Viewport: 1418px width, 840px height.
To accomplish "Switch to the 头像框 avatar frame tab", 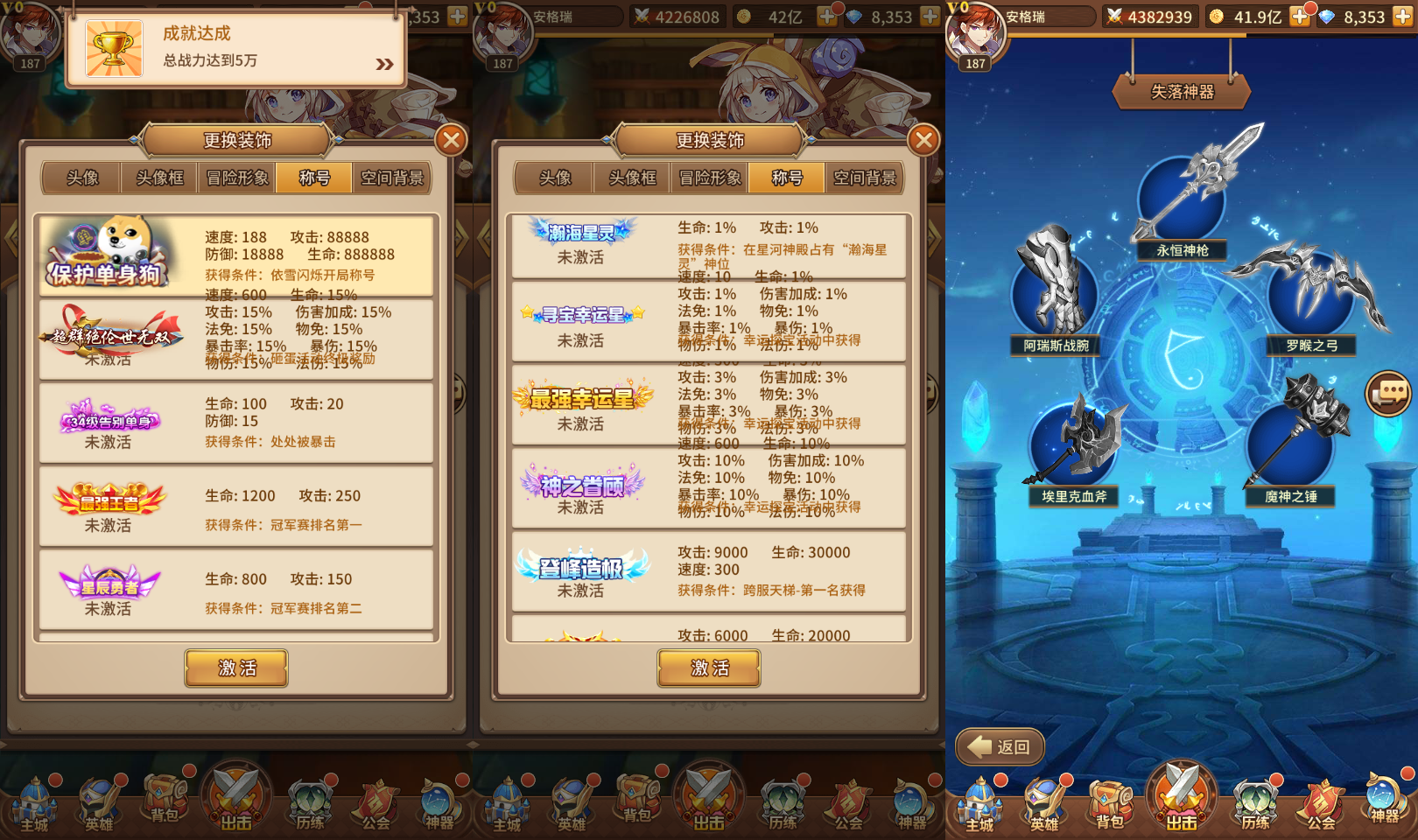I will (x=158, y=178).
